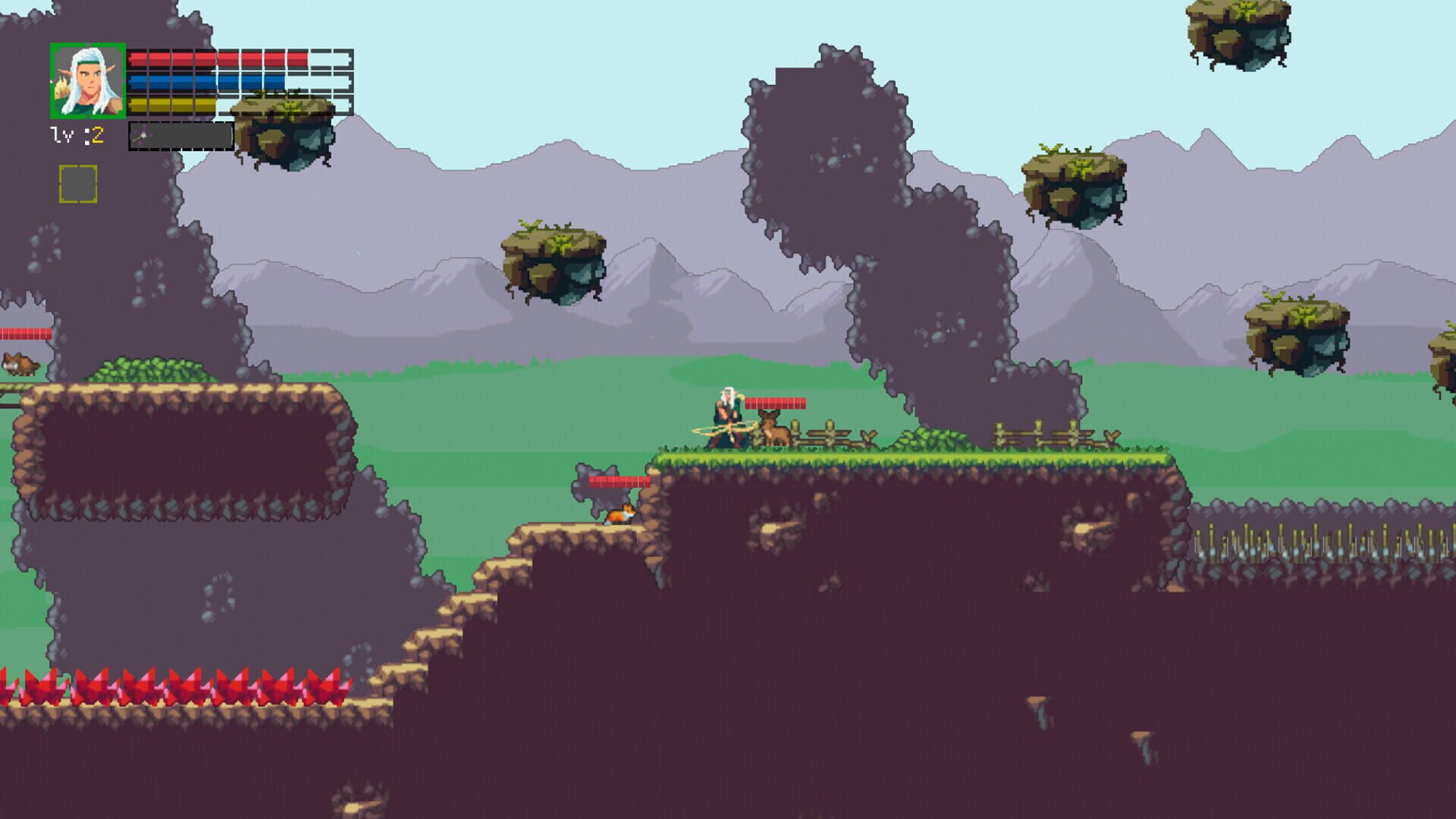Click the deer behind the player character

773,431
